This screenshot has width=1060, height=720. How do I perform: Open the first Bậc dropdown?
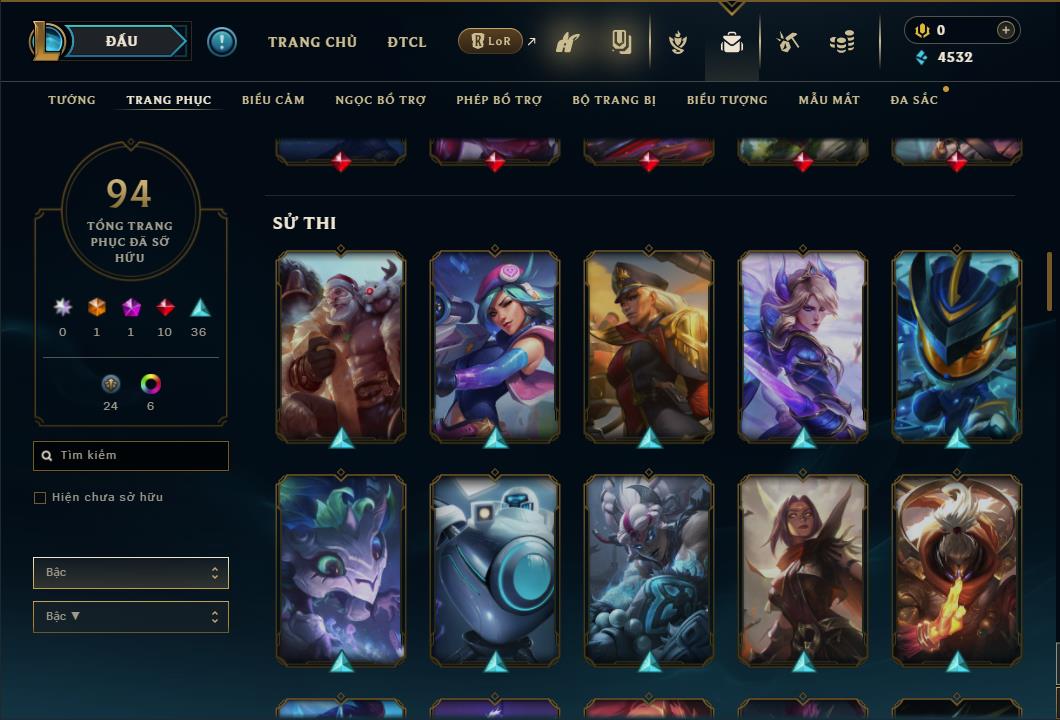pyautogui.click(x=131, y=573)
